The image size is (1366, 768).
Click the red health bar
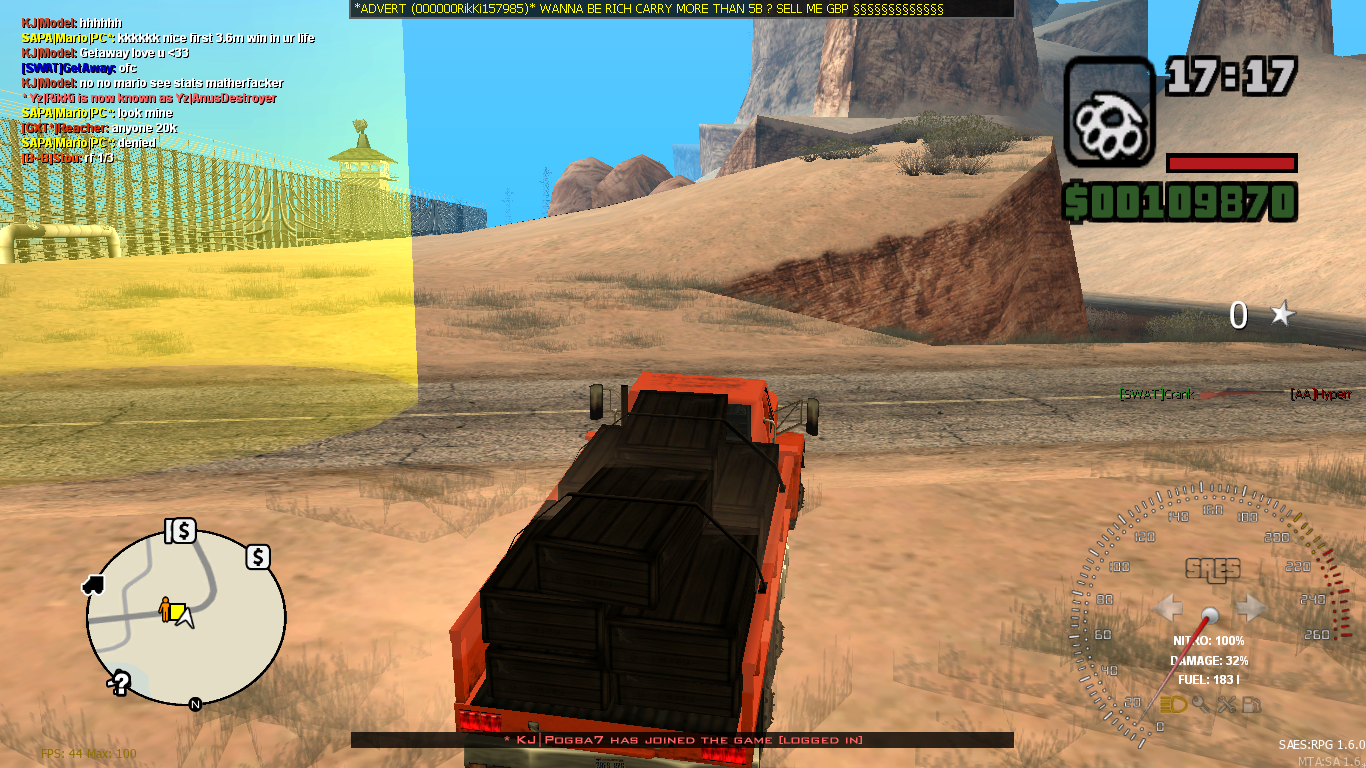[1231, 163]
